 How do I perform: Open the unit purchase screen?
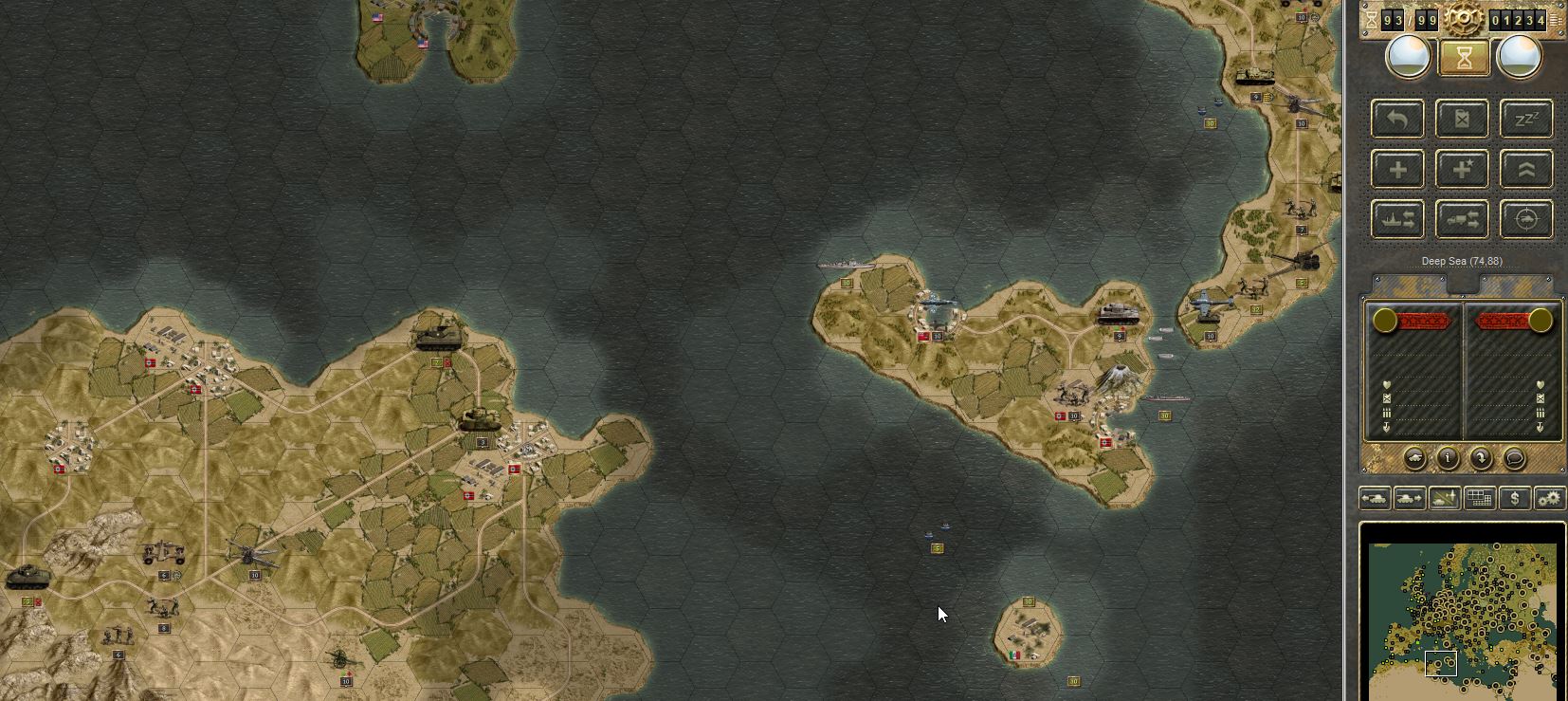coord(1514,497)
